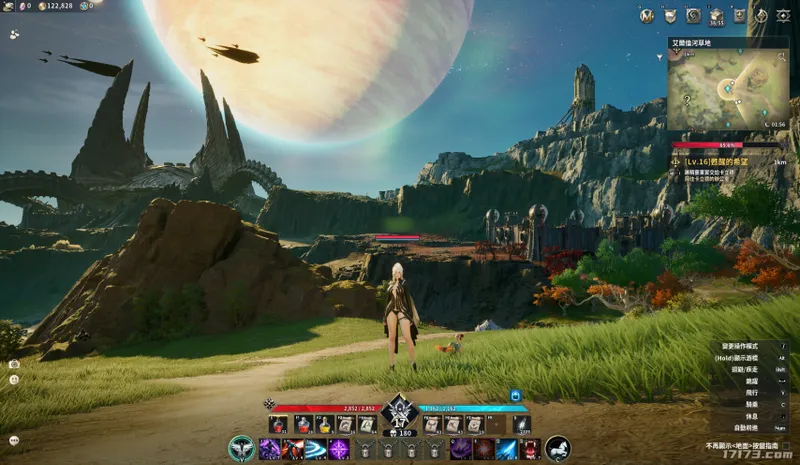Open the camera screenshot button
Screen dimensions: 800x465
coord(14,364)
